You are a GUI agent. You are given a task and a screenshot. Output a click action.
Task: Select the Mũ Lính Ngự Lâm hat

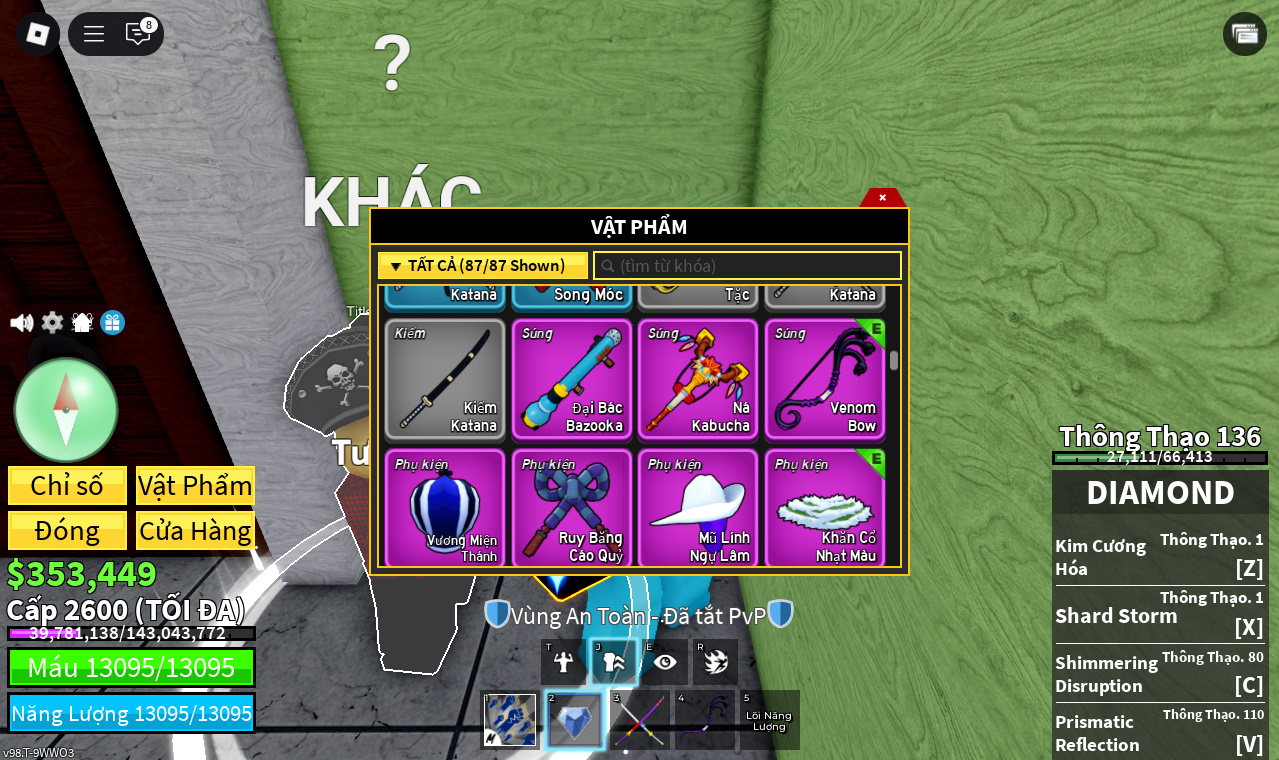(698, 509)
